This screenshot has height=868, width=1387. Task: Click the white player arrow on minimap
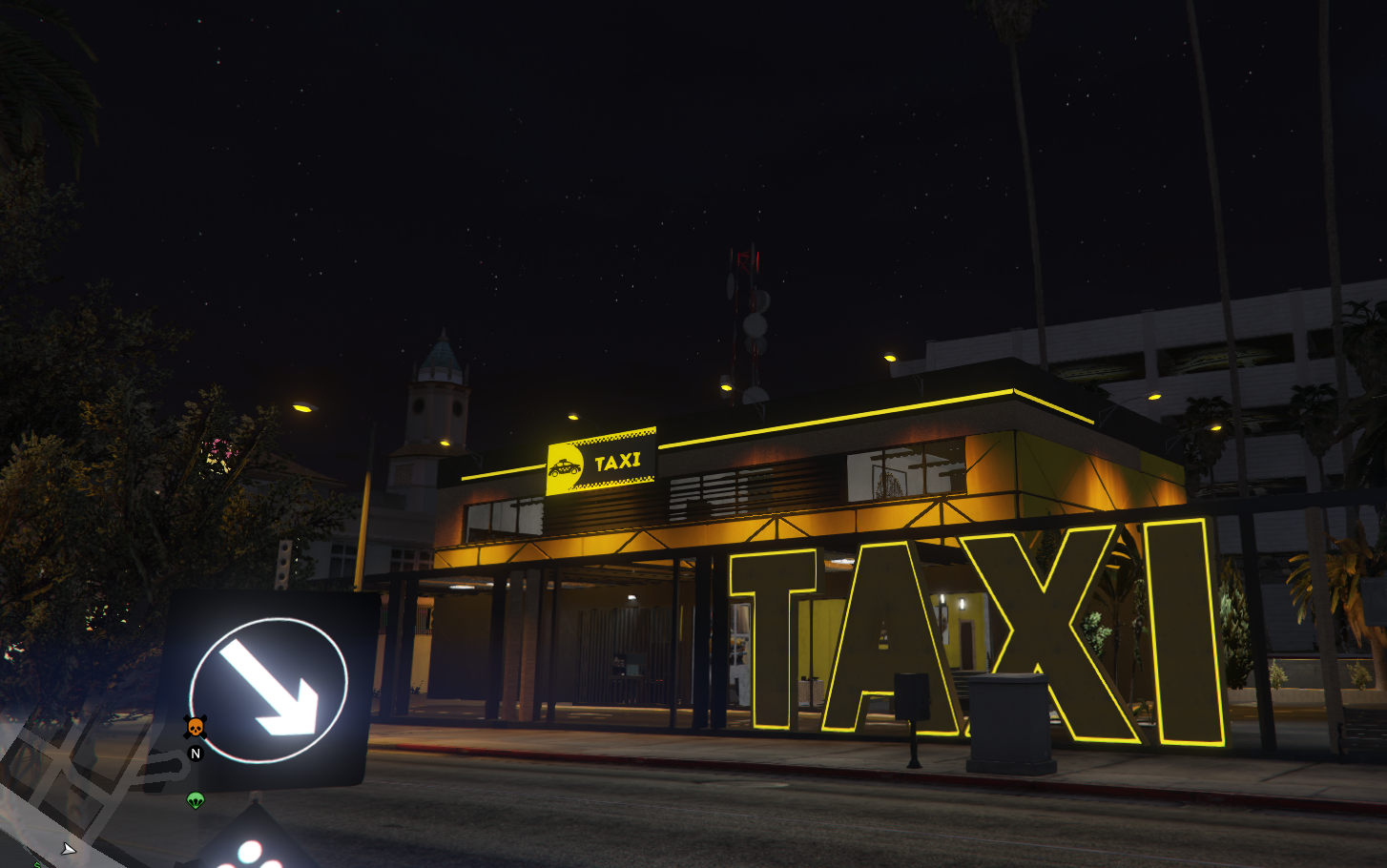[x=68, y=848]
